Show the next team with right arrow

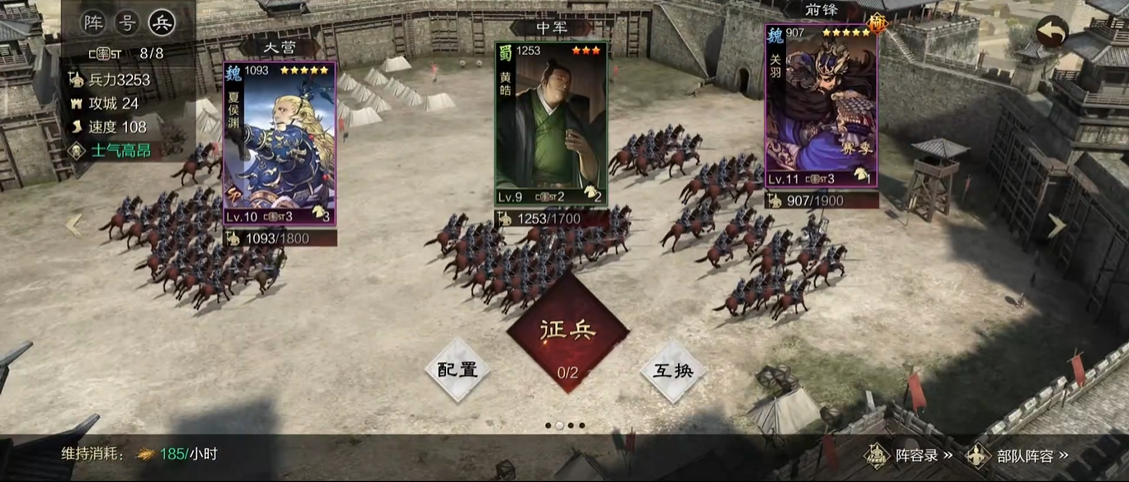1057,226
